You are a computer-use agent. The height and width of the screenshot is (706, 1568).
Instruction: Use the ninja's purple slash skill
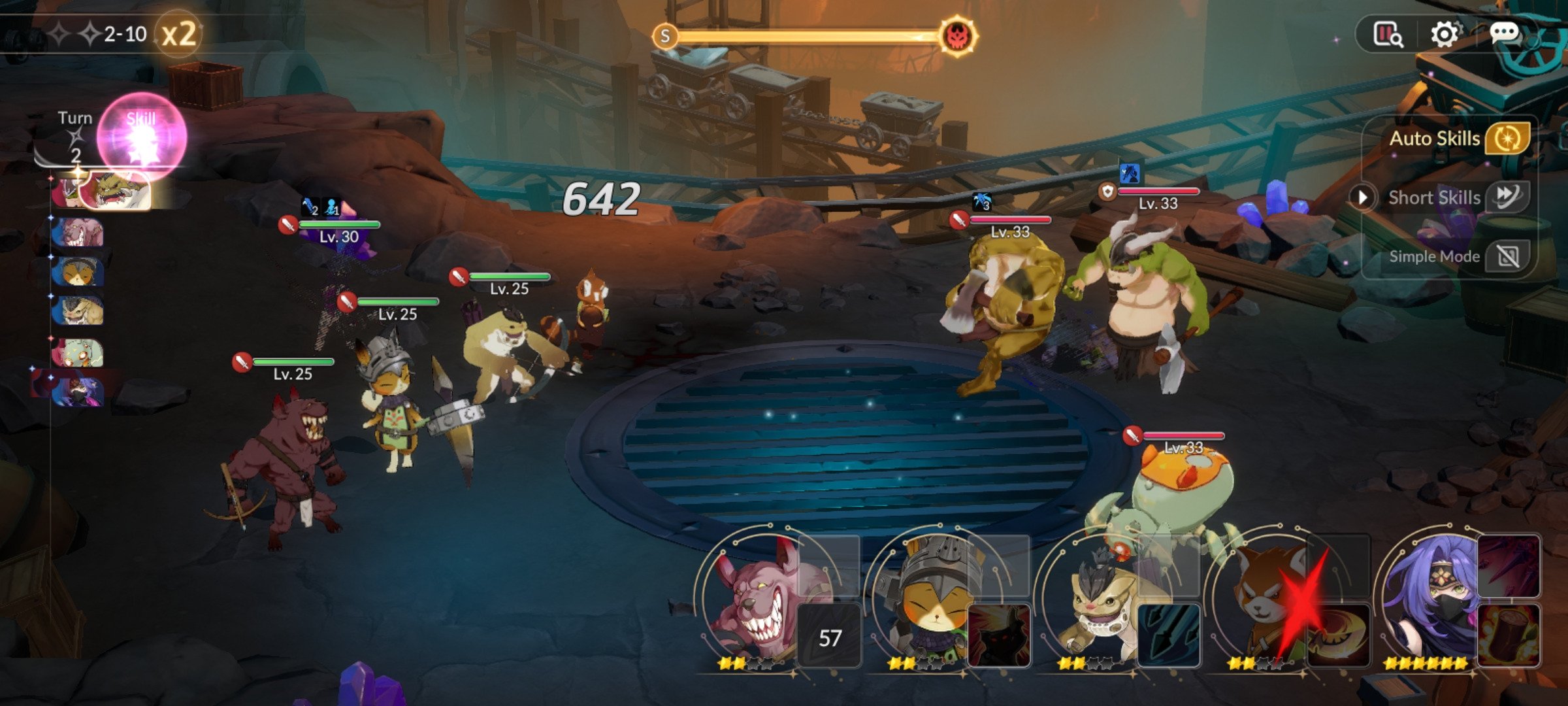(1509, 566)
